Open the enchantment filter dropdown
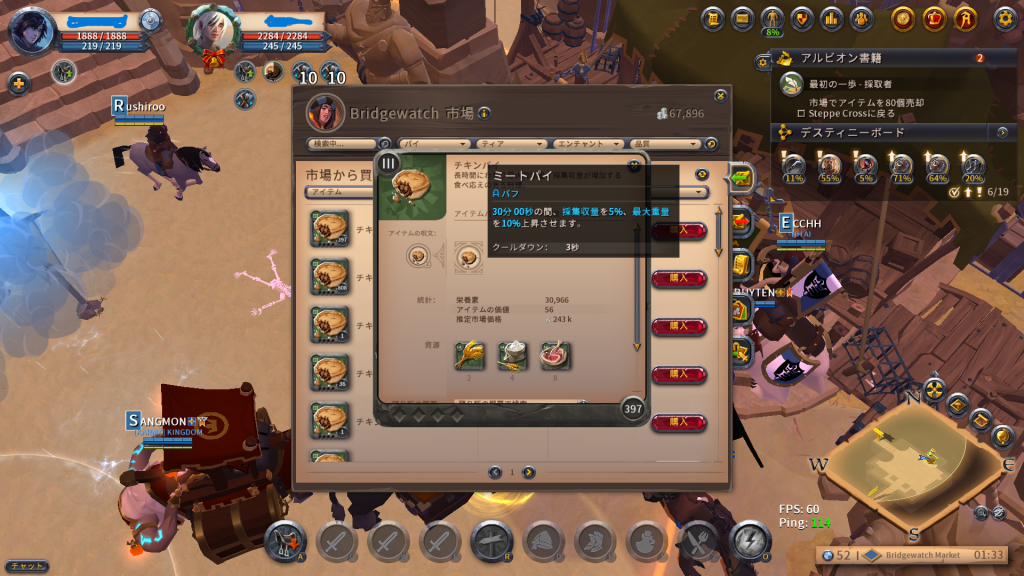This screenshot has height=576, width=1024. tap(591, 144)
